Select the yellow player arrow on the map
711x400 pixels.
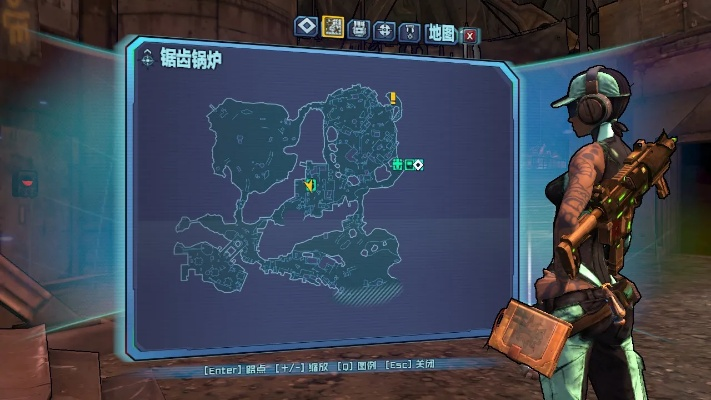tap(310, 185)
